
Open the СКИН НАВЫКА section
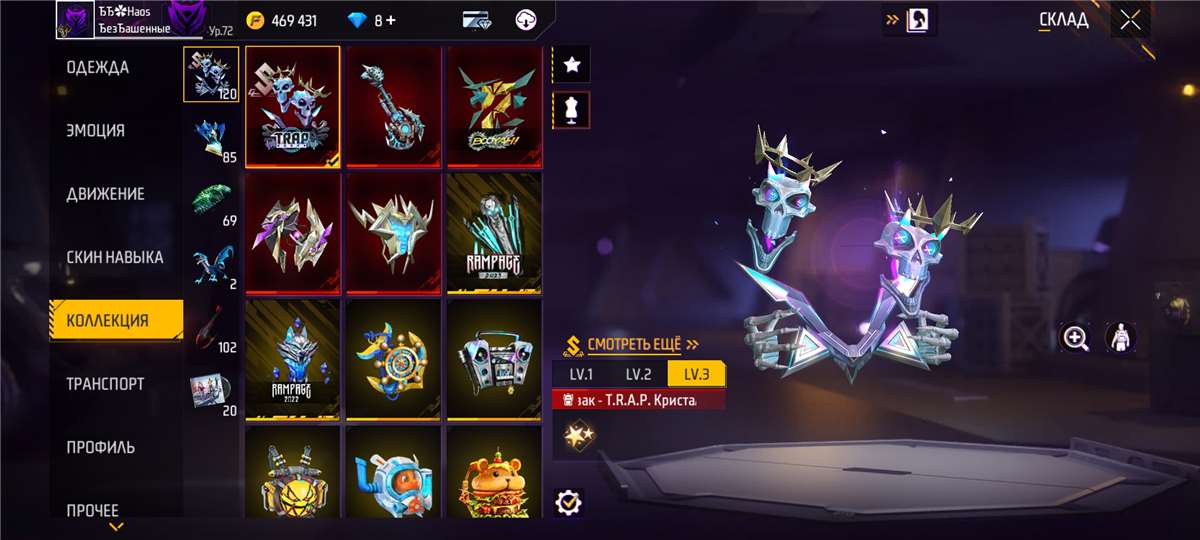click(x=114, y=257)
